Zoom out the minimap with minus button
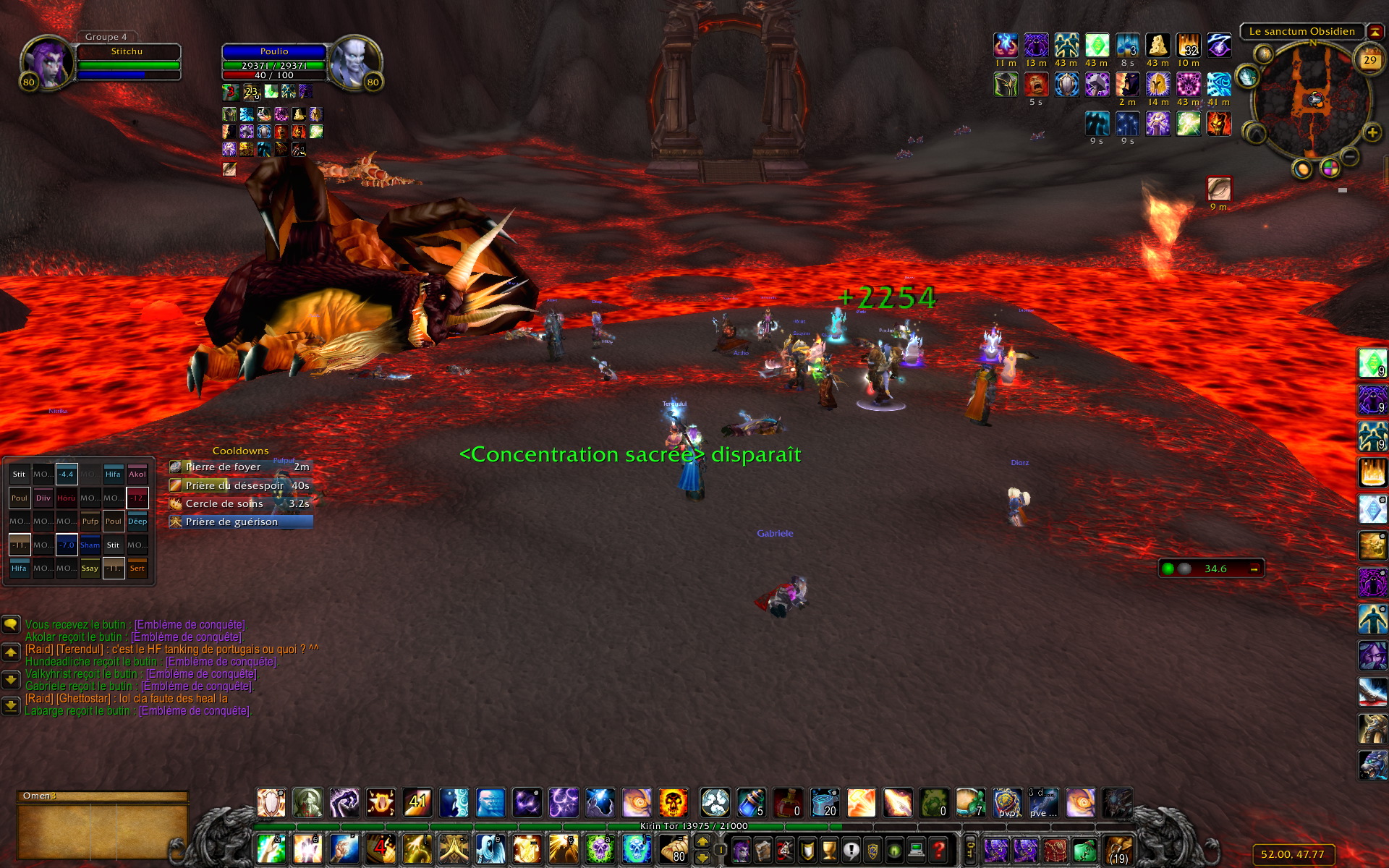 [1350, 156]
